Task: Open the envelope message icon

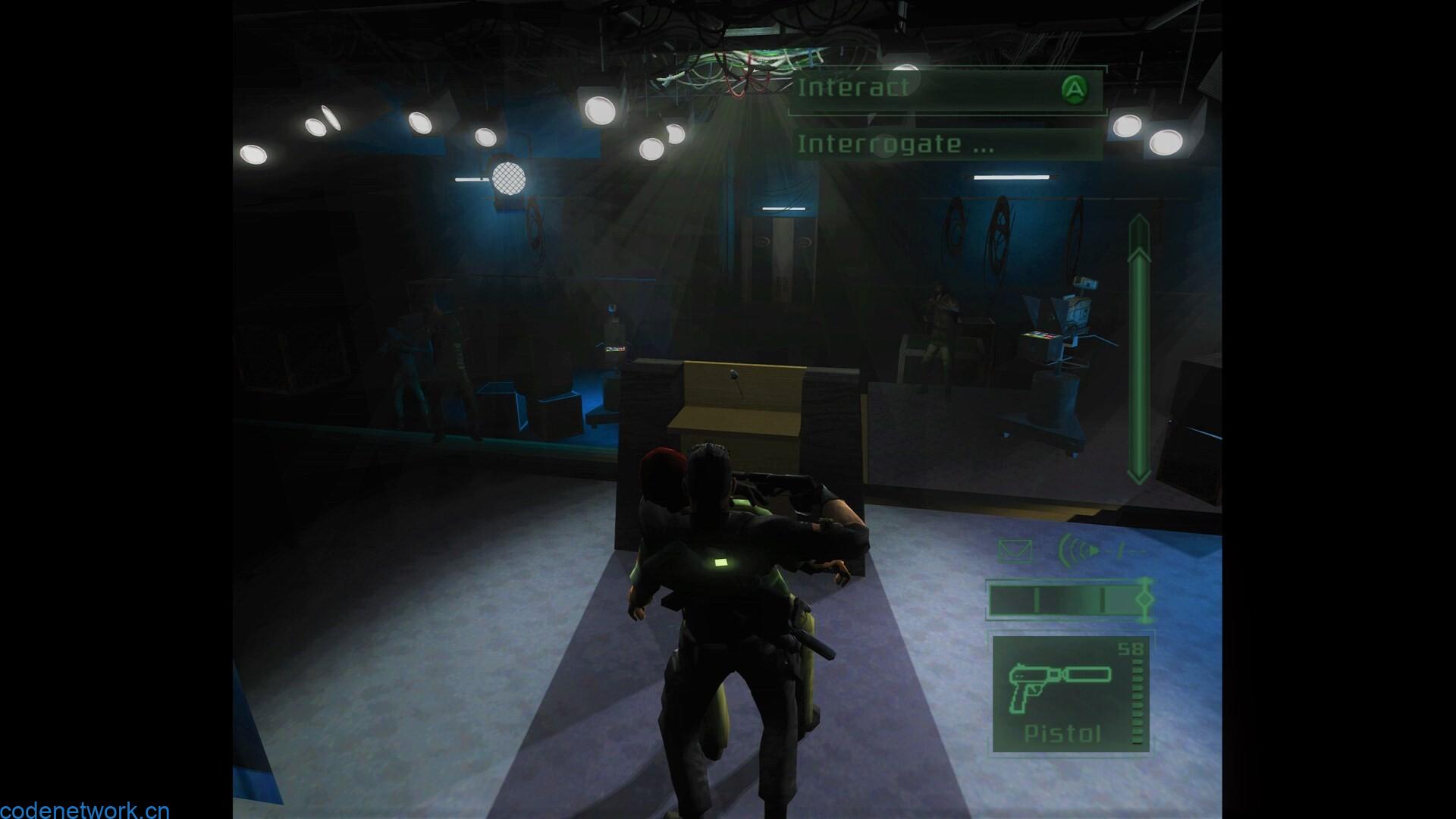Action: (x=1015, y=552)
